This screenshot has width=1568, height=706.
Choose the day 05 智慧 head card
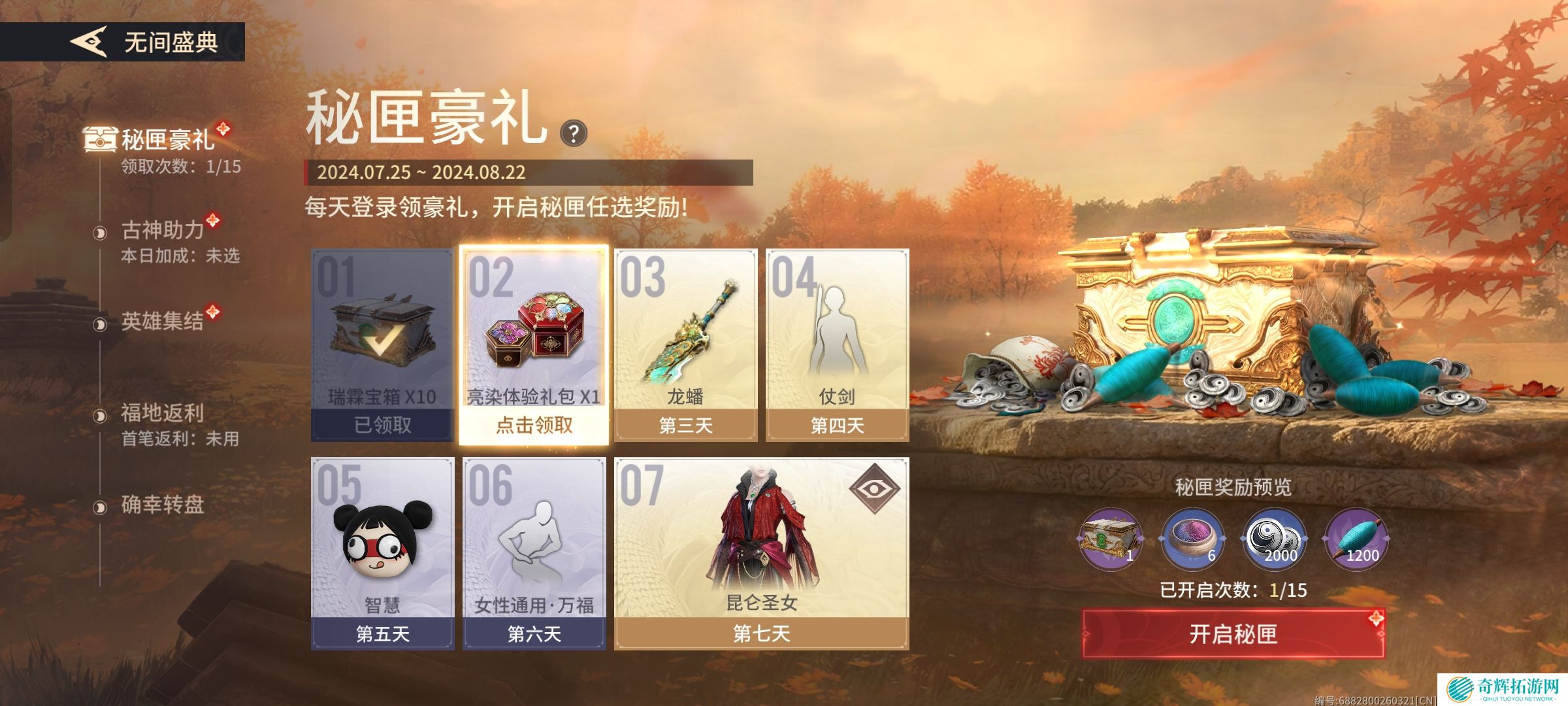click(382, 553)
